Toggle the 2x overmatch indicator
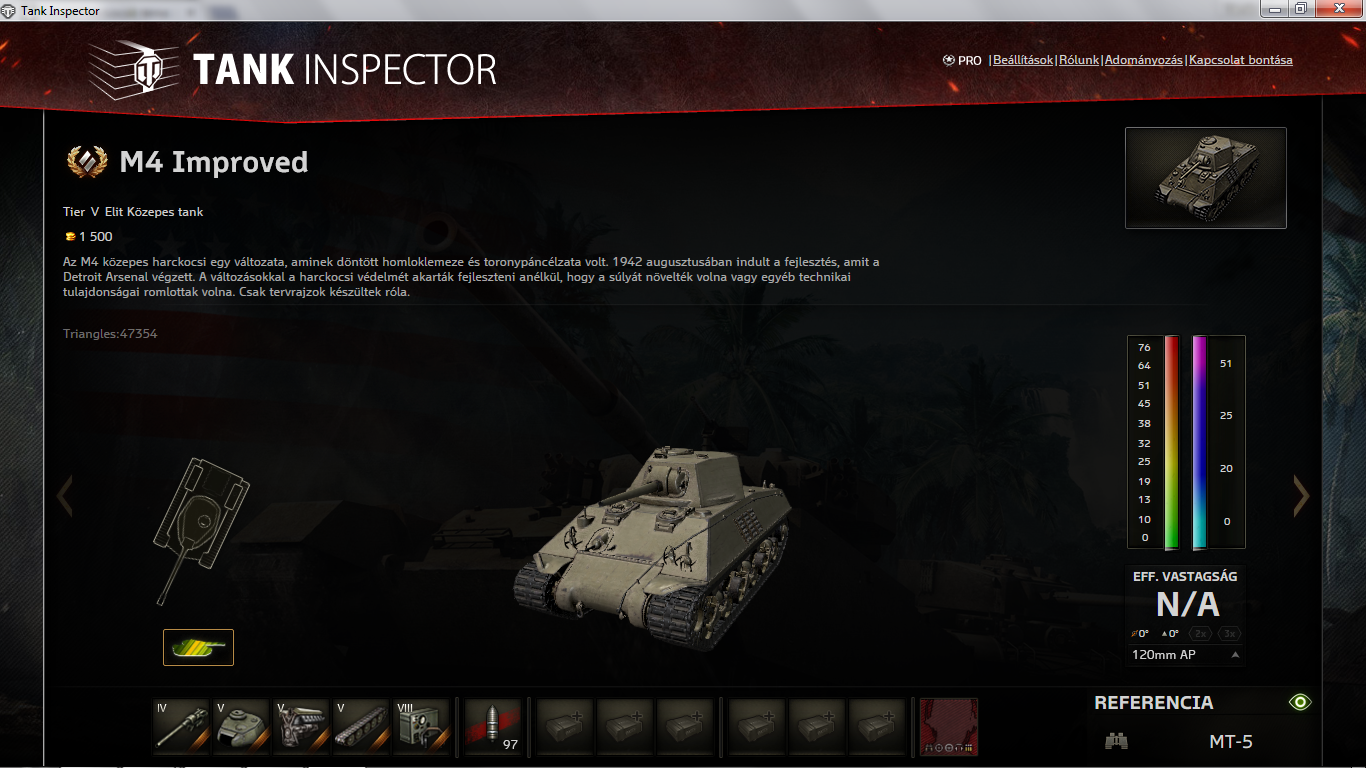Screen dimensions: 1366x768 tap(1201, 634)
